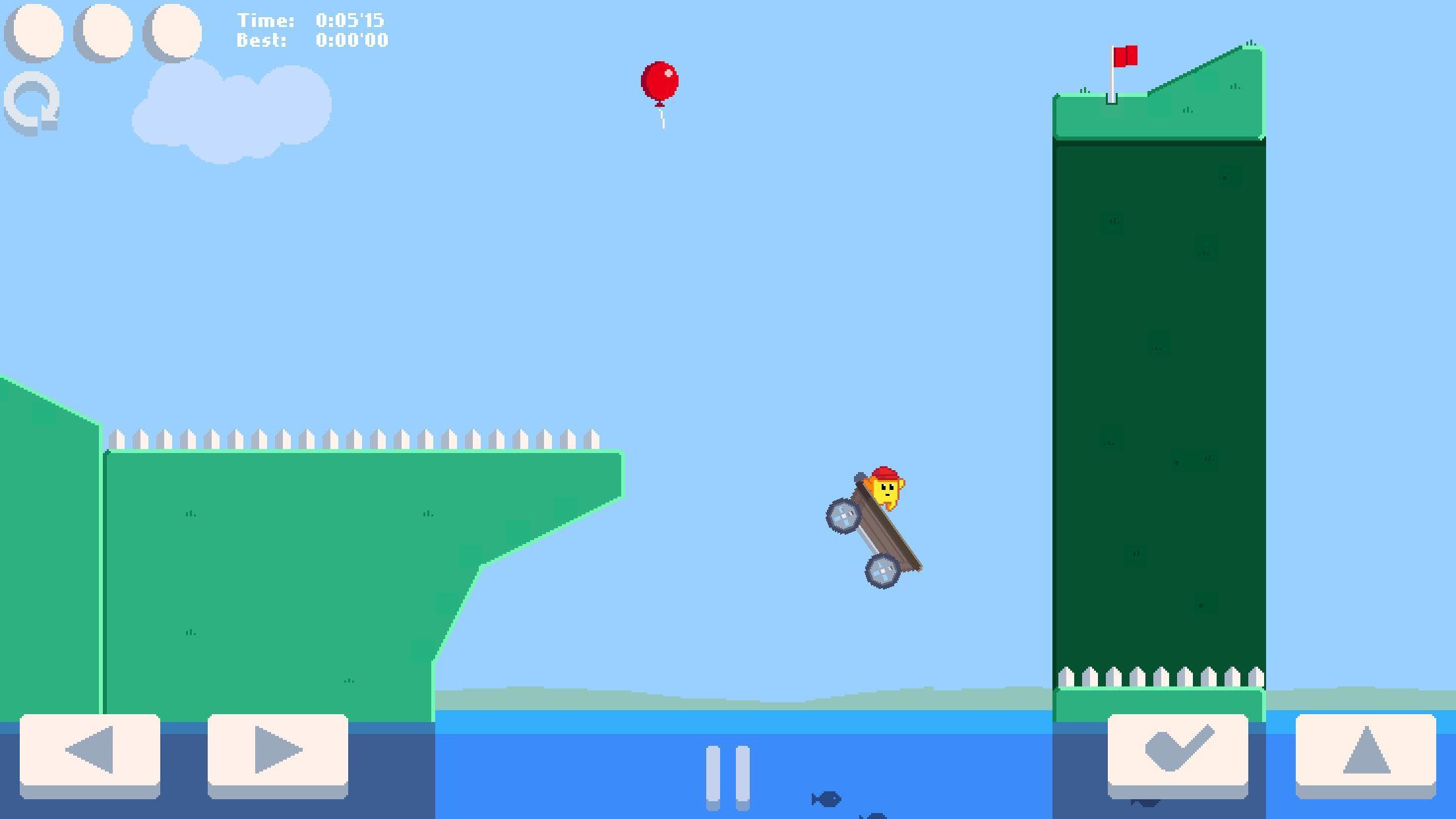Tap the floating red balloon collectible
The width and height of the screenshot is (1456, 819).
[x=659, y=82]
